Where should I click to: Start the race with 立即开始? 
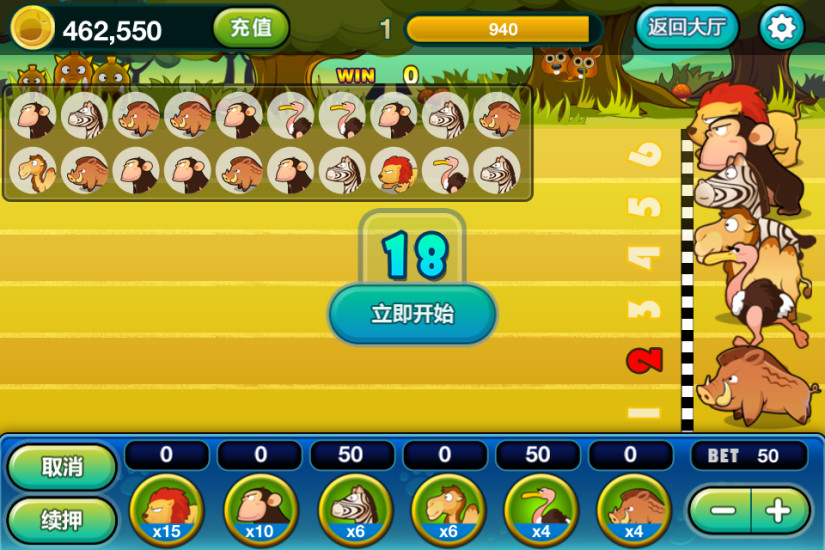pyautogui.click(x=412, y=314)
